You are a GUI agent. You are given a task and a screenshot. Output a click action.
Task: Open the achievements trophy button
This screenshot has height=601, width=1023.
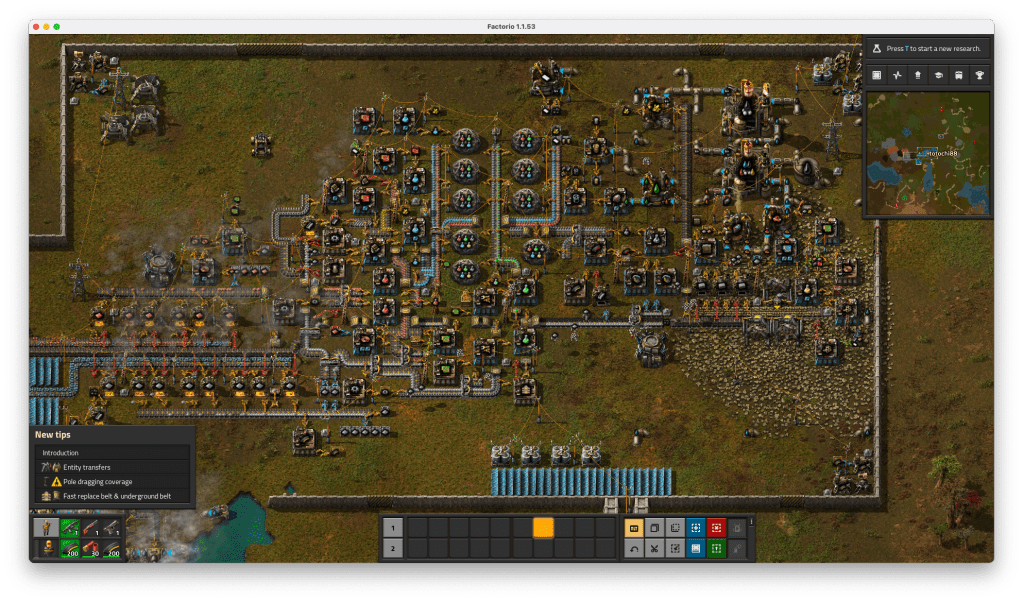980,75
